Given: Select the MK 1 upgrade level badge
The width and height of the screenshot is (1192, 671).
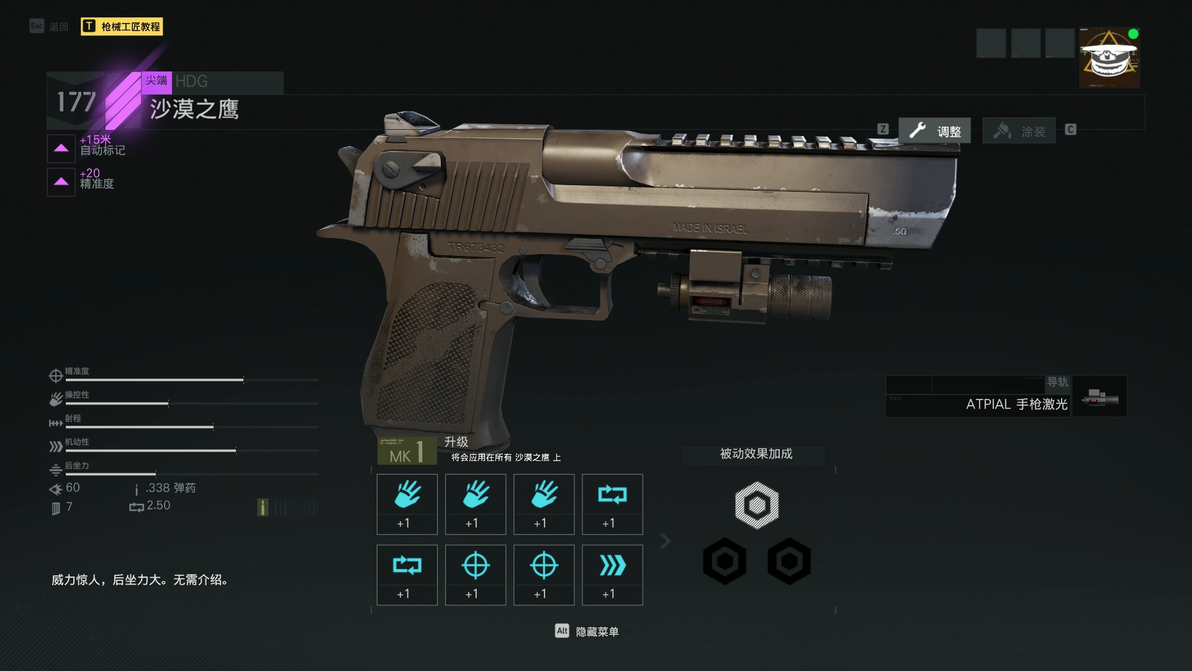Looking at the screenshot, I should pyautogui.click(x=407, y=452).
